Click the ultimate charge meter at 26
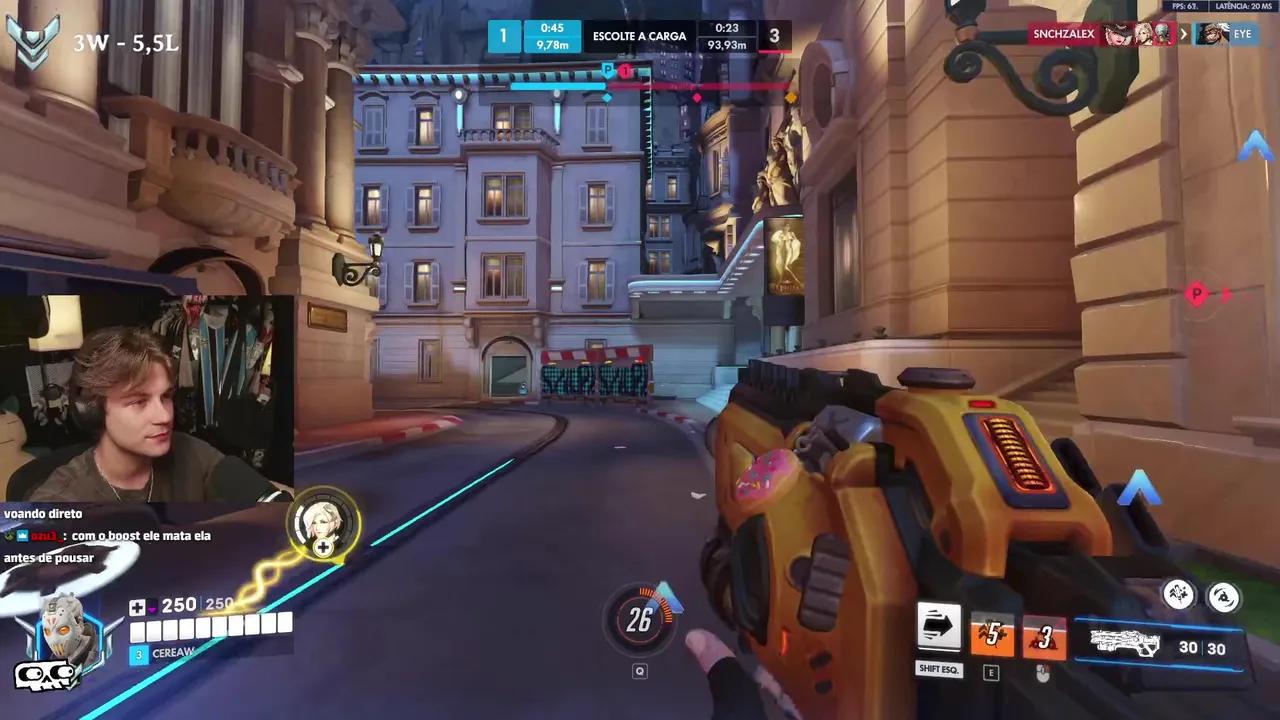This screenshot has width=1280, height=720. click(x=640, y=621)
